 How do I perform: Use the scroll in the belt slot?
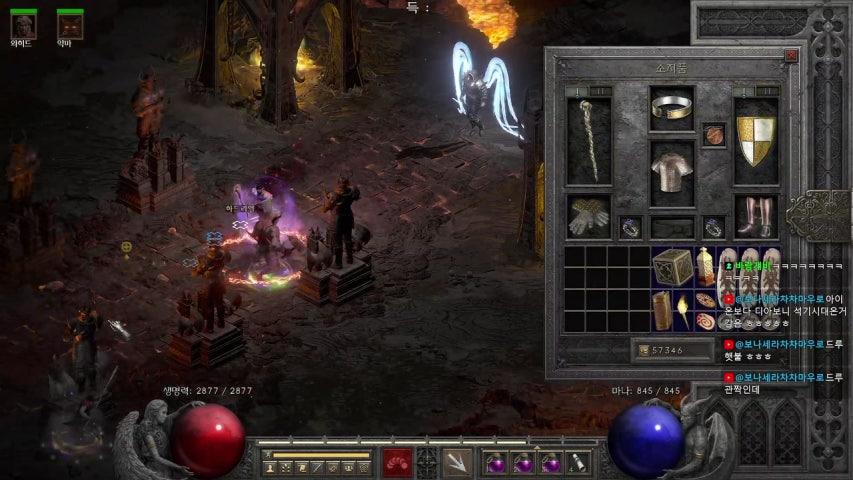[577, 463]
